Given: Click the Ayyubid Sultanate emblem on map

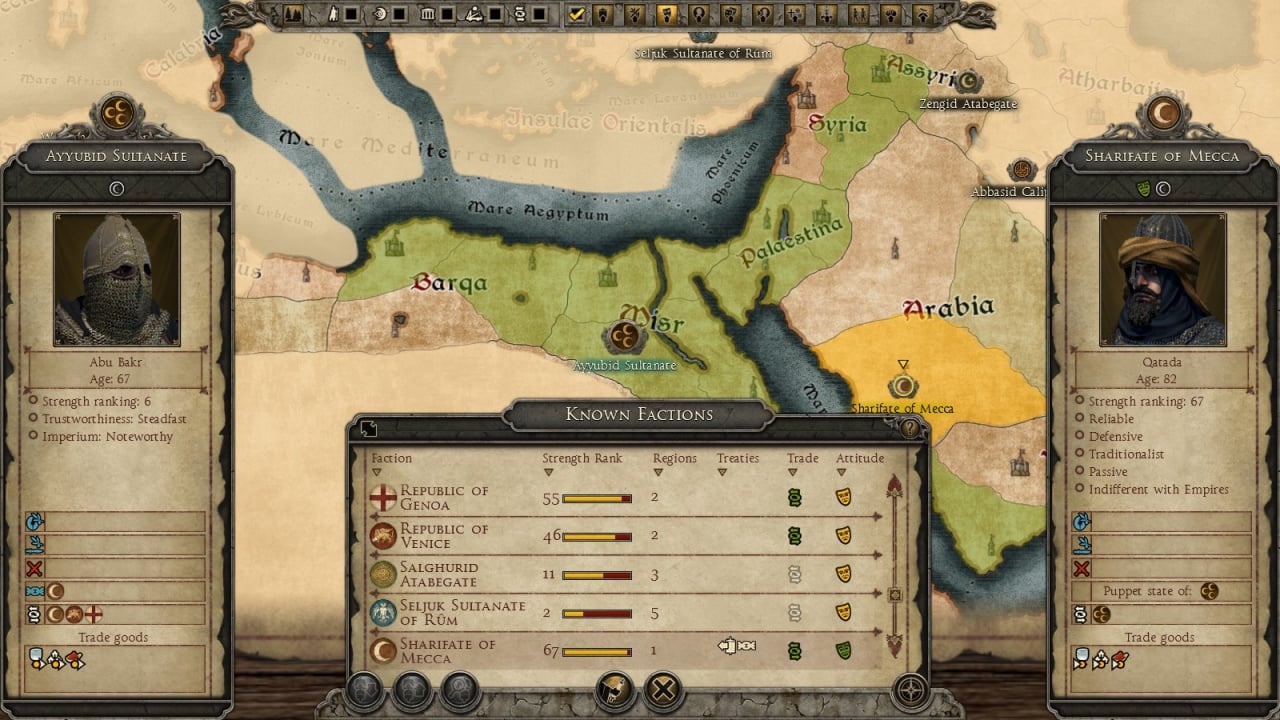Looking at the screenshot, I should pyautogui.click(x=625, y=337).
